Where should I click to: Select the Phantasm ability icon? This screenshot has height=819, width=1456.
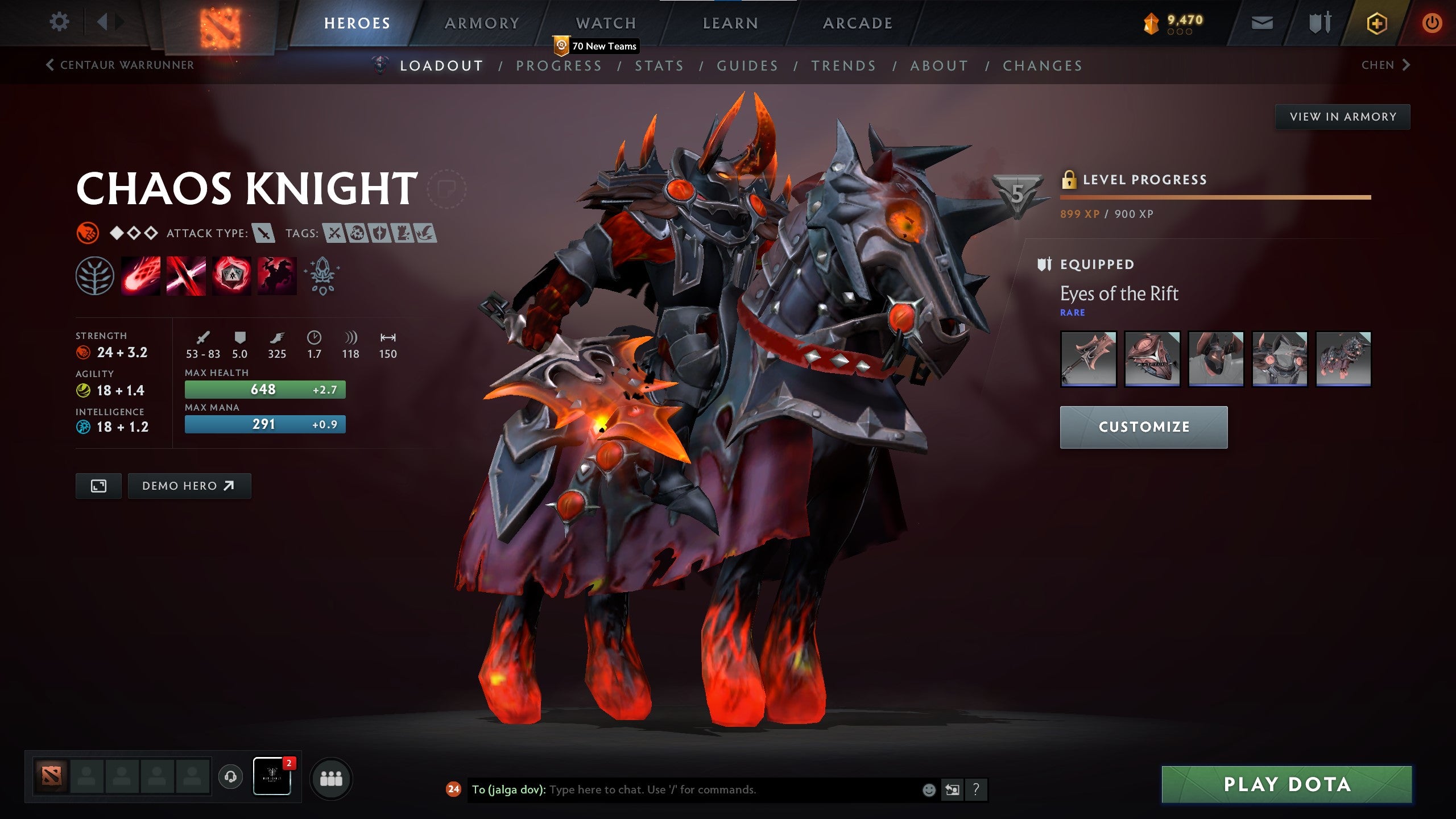[276, 276]
